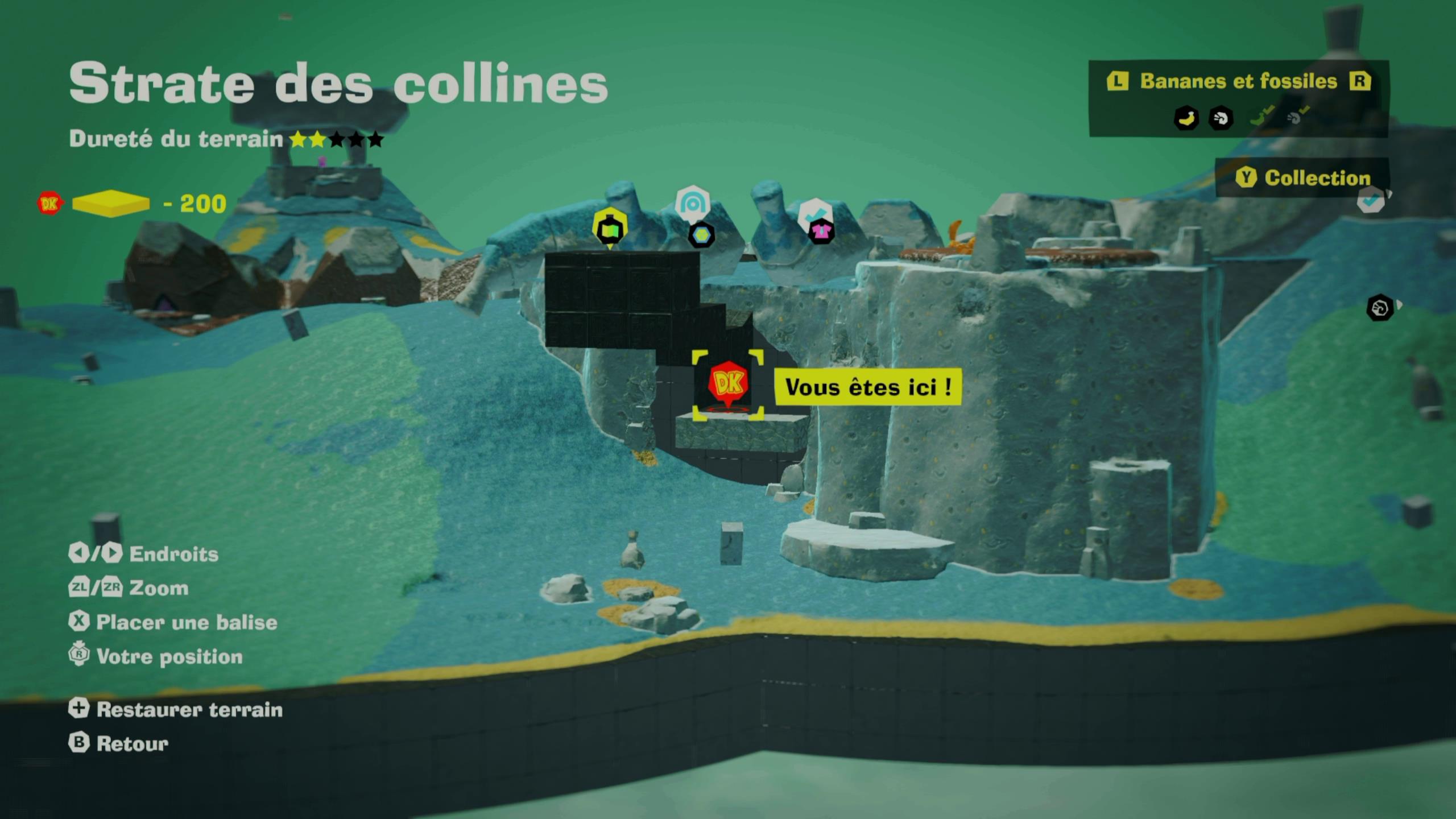Choose Restaurer terrain
The width and height of the screenshot is (1456, 819).
tap(176, 709)
